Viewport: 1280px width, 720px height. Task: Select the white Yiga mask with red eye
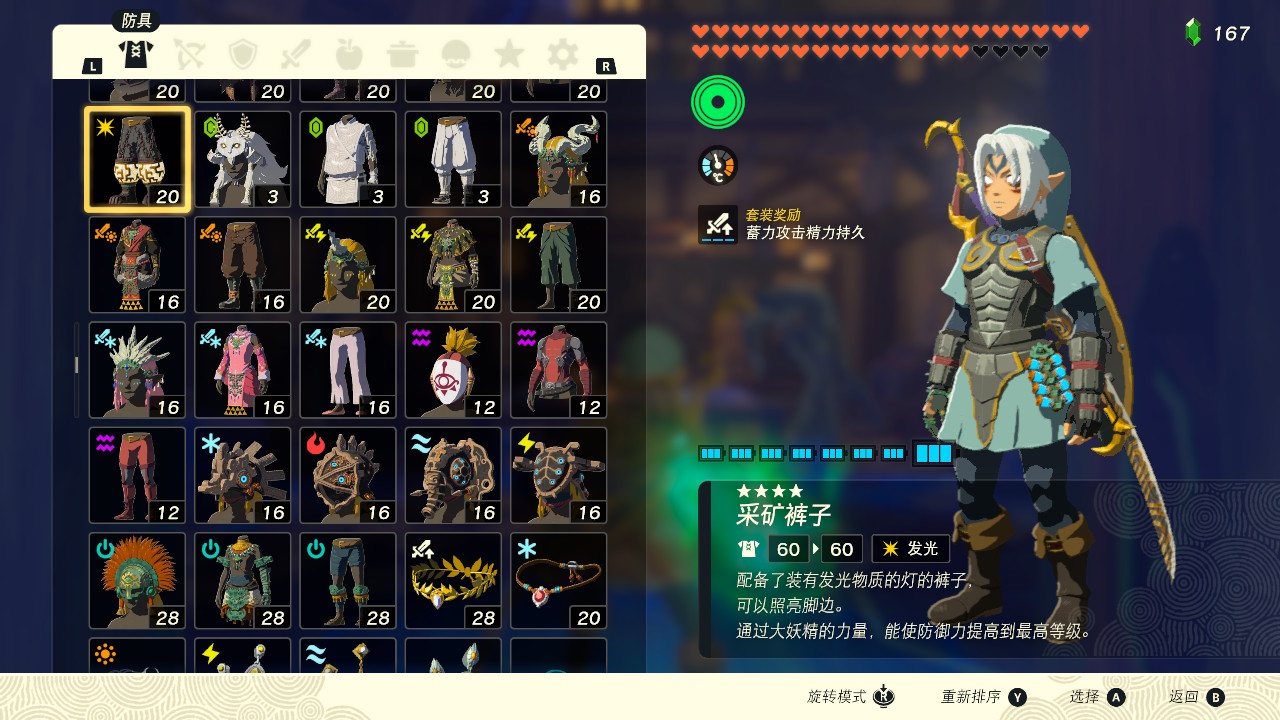[x=453, y=370]
